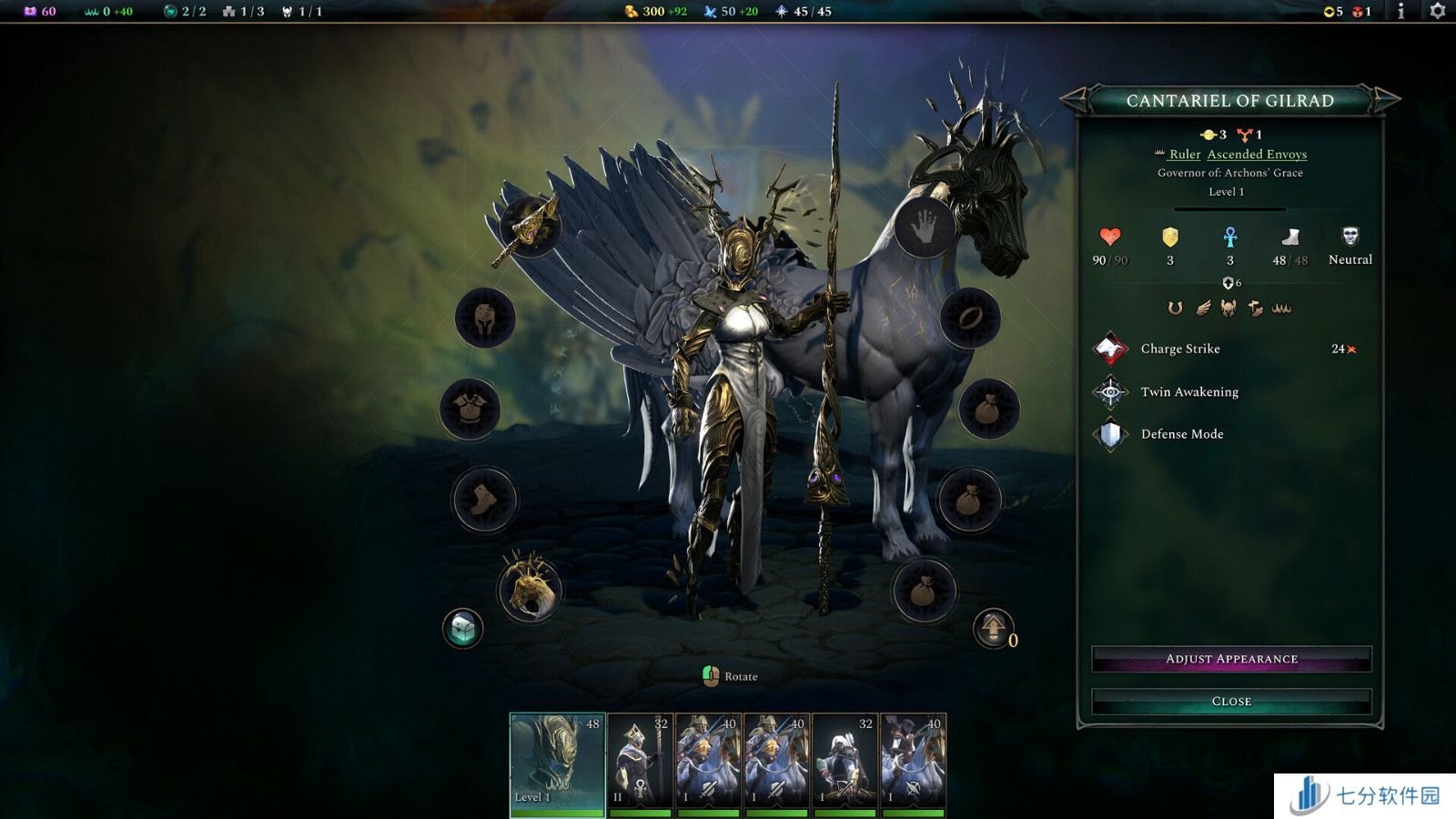The width and height of the screenshot is (1456, 819).
Task: Open the helmet equipment slot
Action: (x=485, y=318)
